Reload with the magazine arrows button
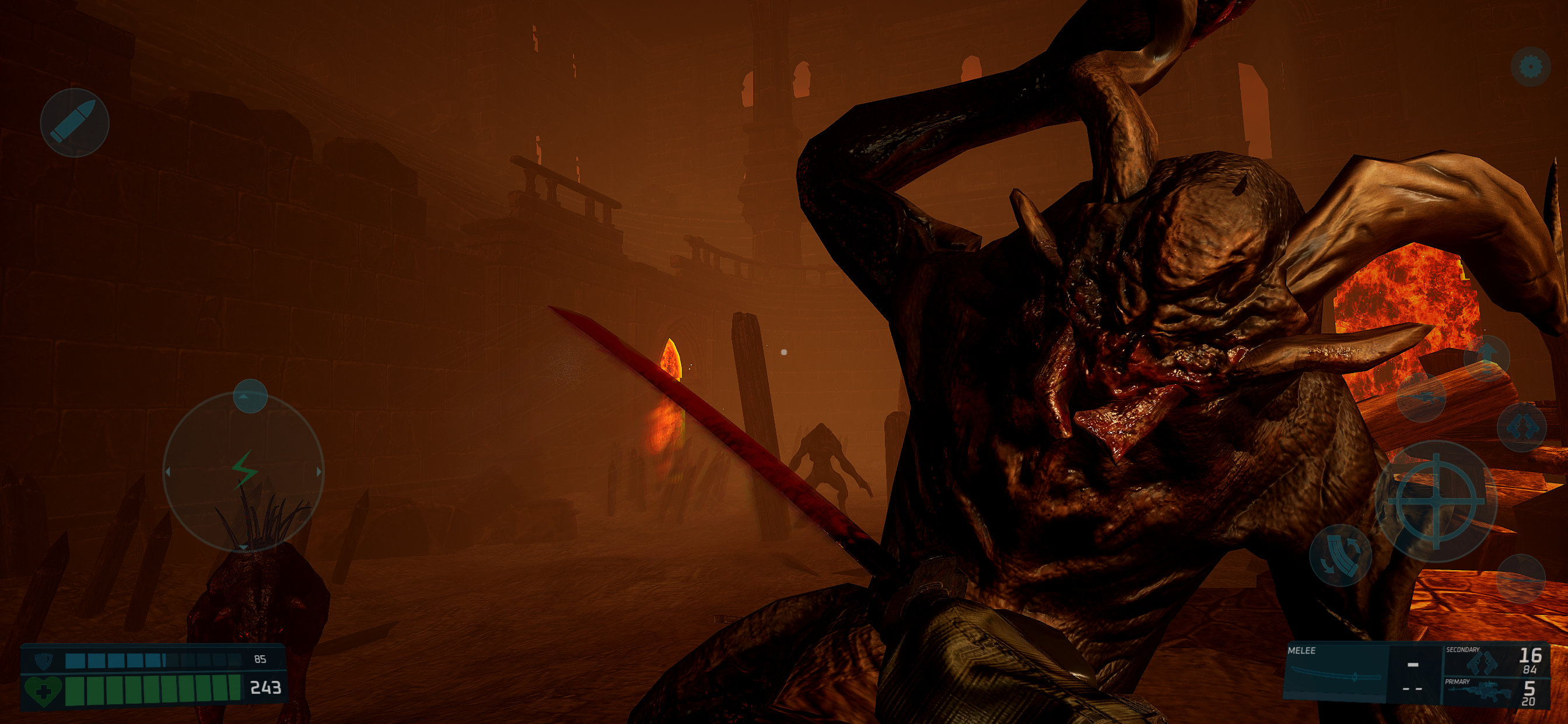 pyautogui.click(x=1340, y=555)
